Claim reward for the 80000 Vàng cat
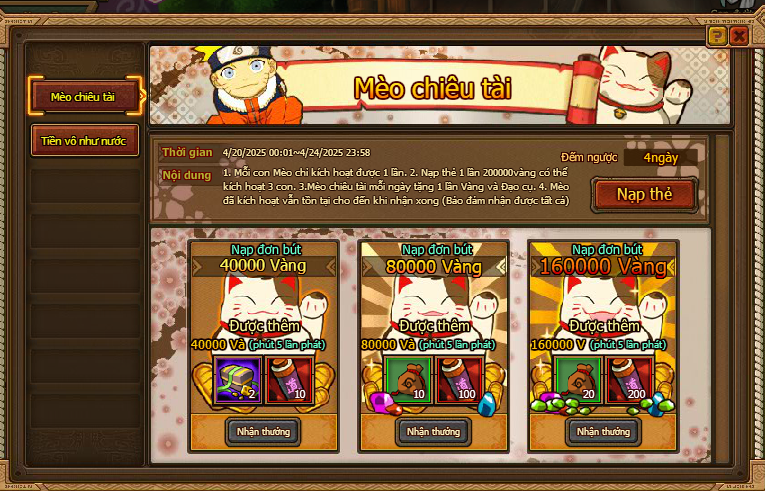 click(x=433, y=431)
